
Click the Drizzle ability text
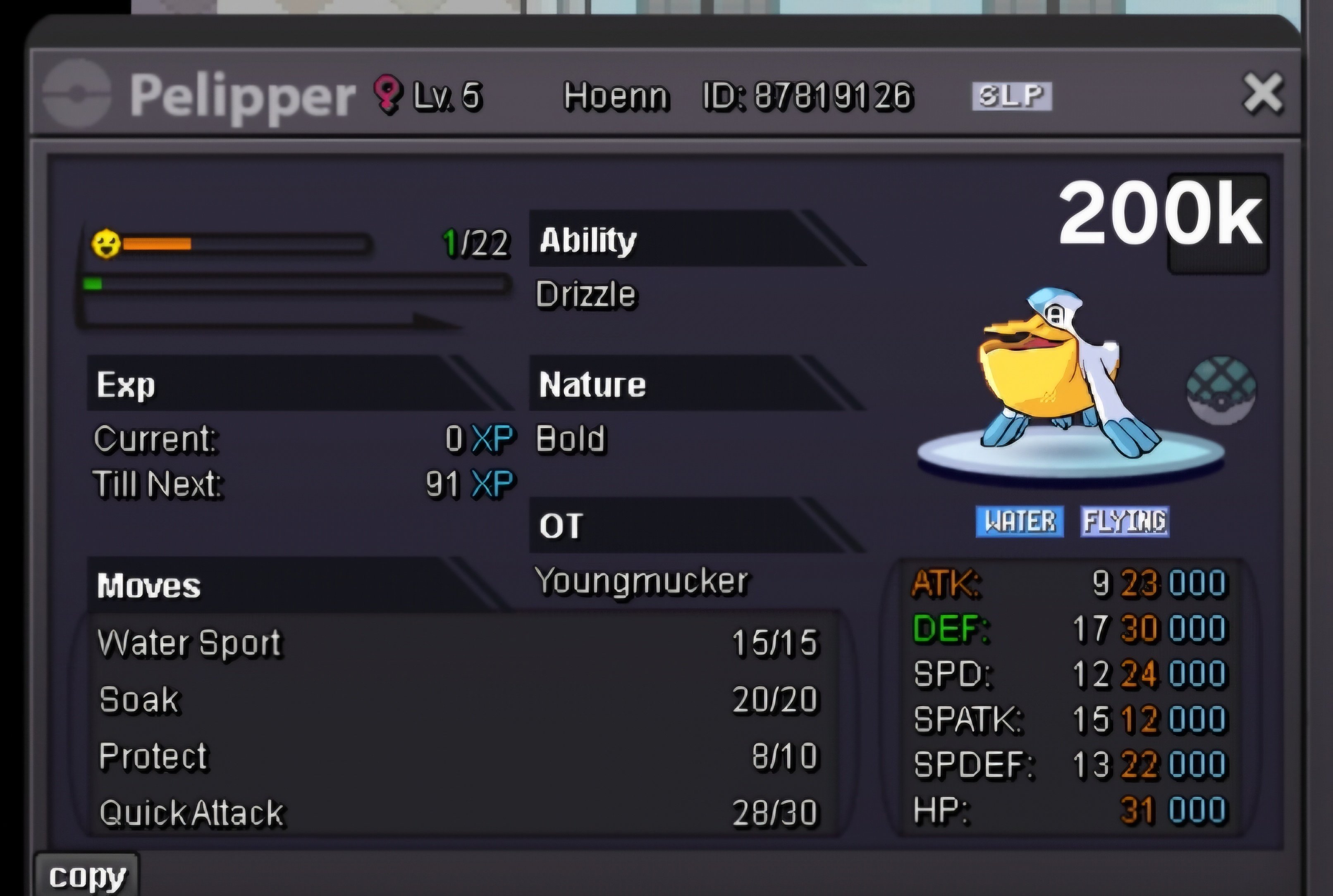pos(586,294)
